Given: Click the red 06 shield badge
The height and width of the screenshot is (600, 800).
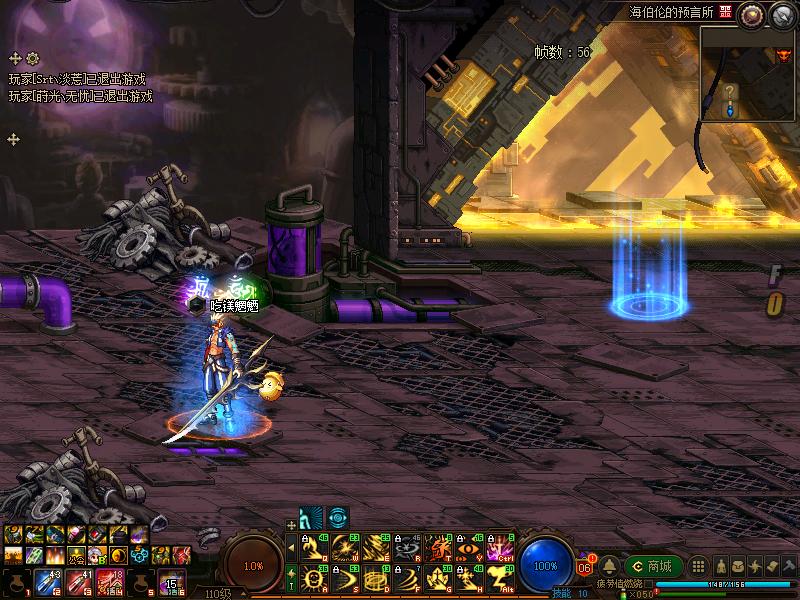Looking at the screenshot, I should [x=585, y=567].
